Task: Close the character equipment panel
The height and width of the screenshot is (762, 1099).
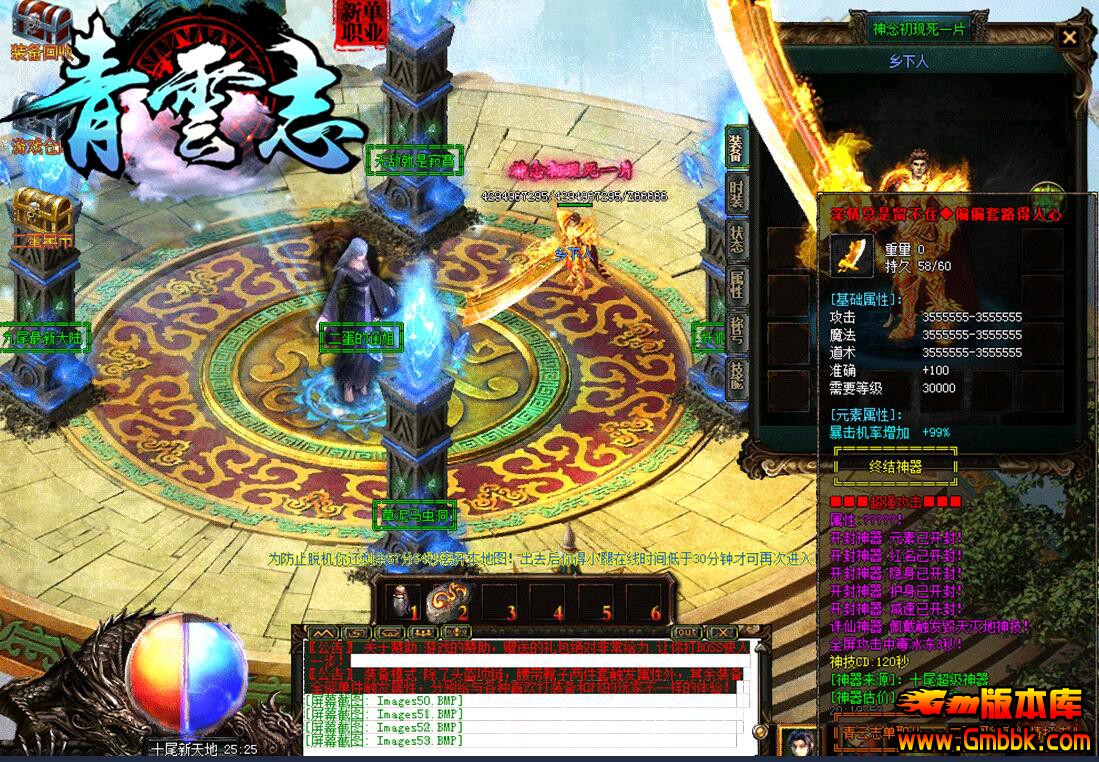Action: pyautogui.click(x=1069, y=38)
